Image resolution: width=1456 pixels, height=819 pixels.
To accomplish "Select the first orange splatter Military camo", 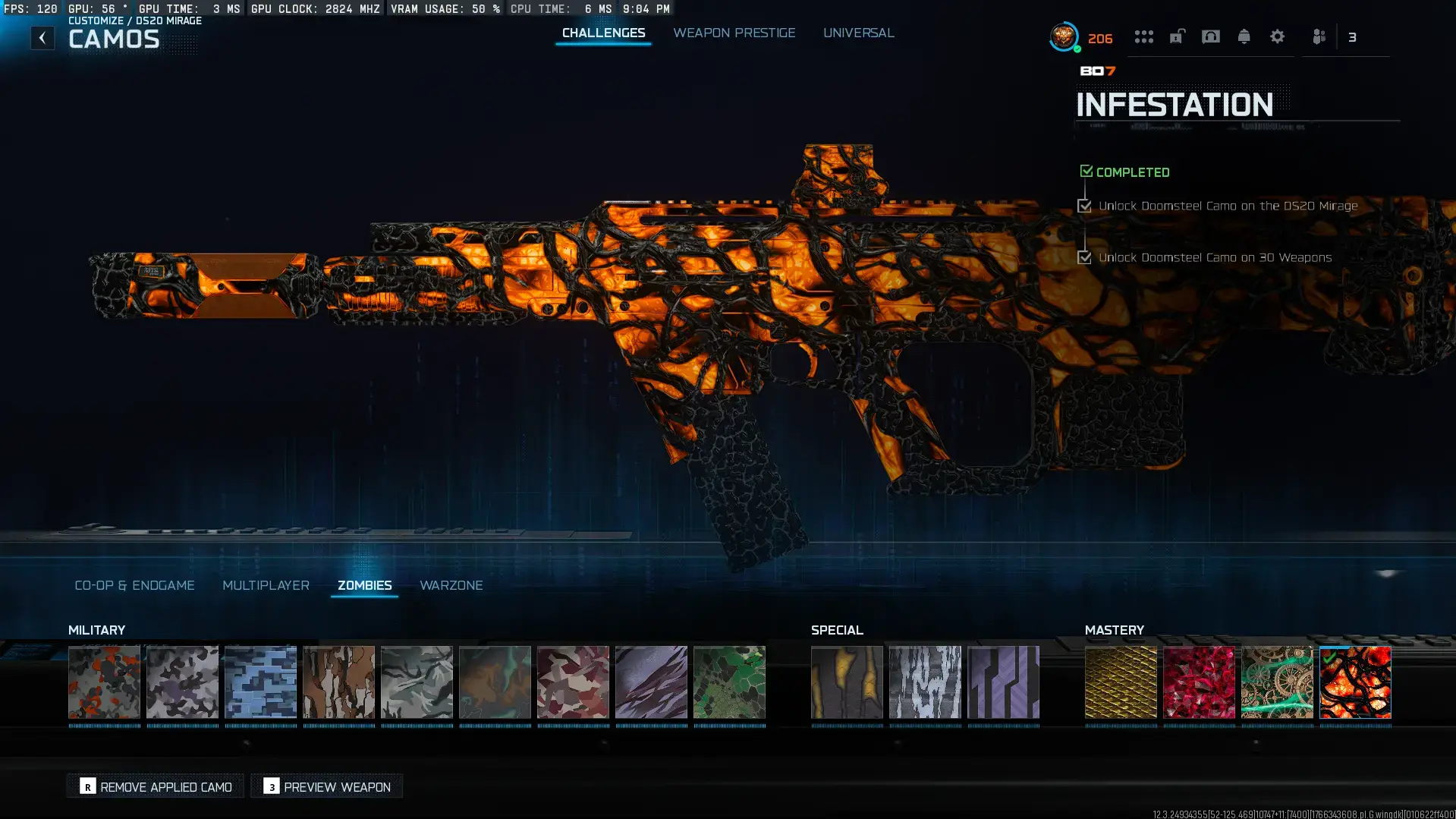I will coord(105,682).
